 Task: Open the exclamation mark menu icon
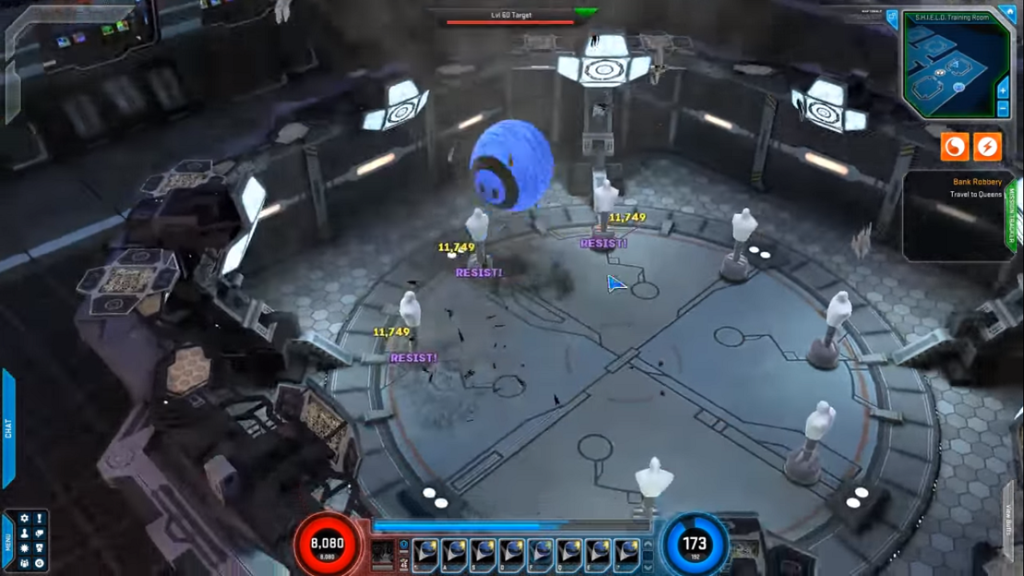[39, 519]
